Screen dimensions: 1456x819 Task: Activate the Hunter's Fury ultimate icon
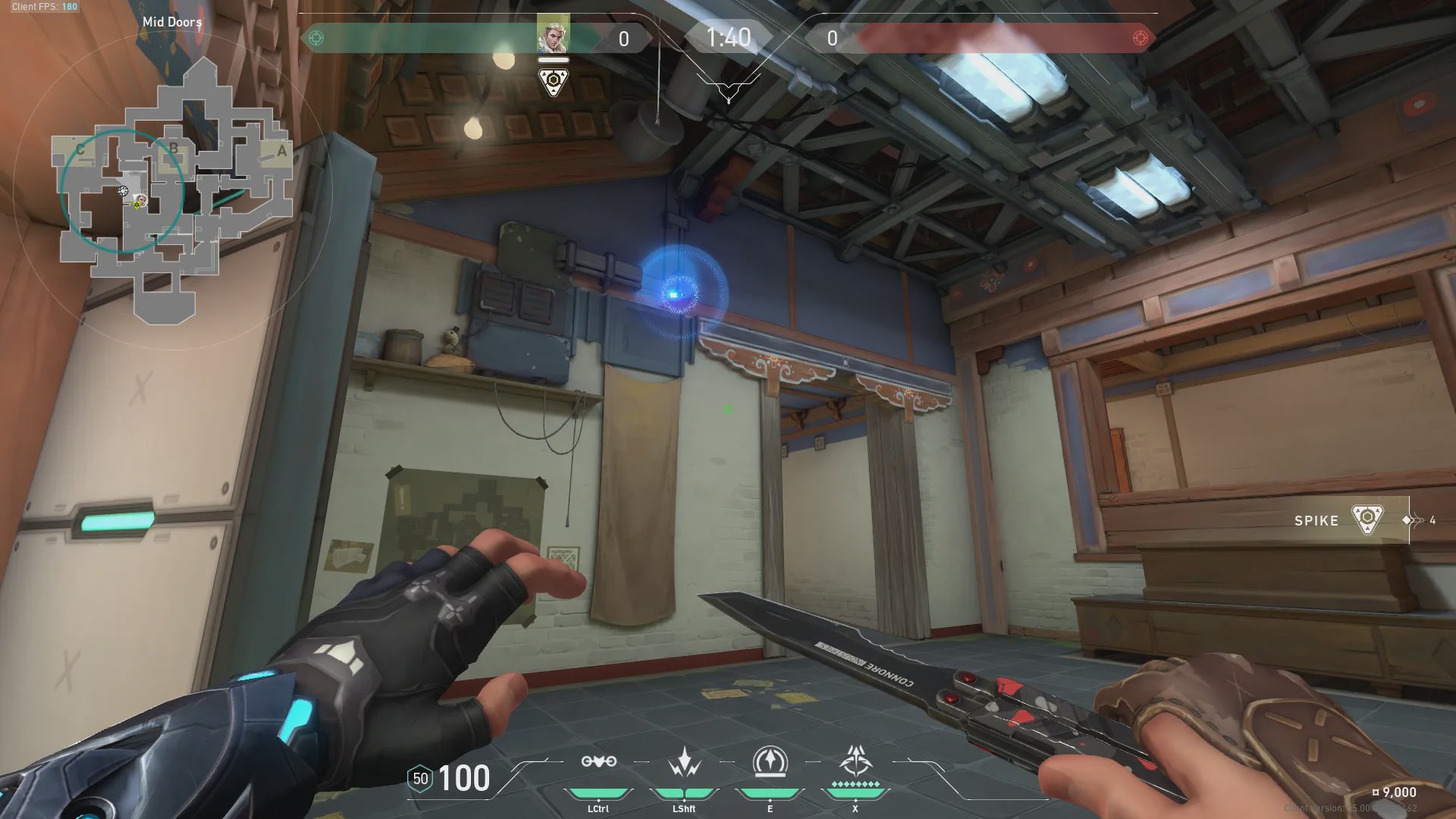pyautogui.click(x=855, y=761)
